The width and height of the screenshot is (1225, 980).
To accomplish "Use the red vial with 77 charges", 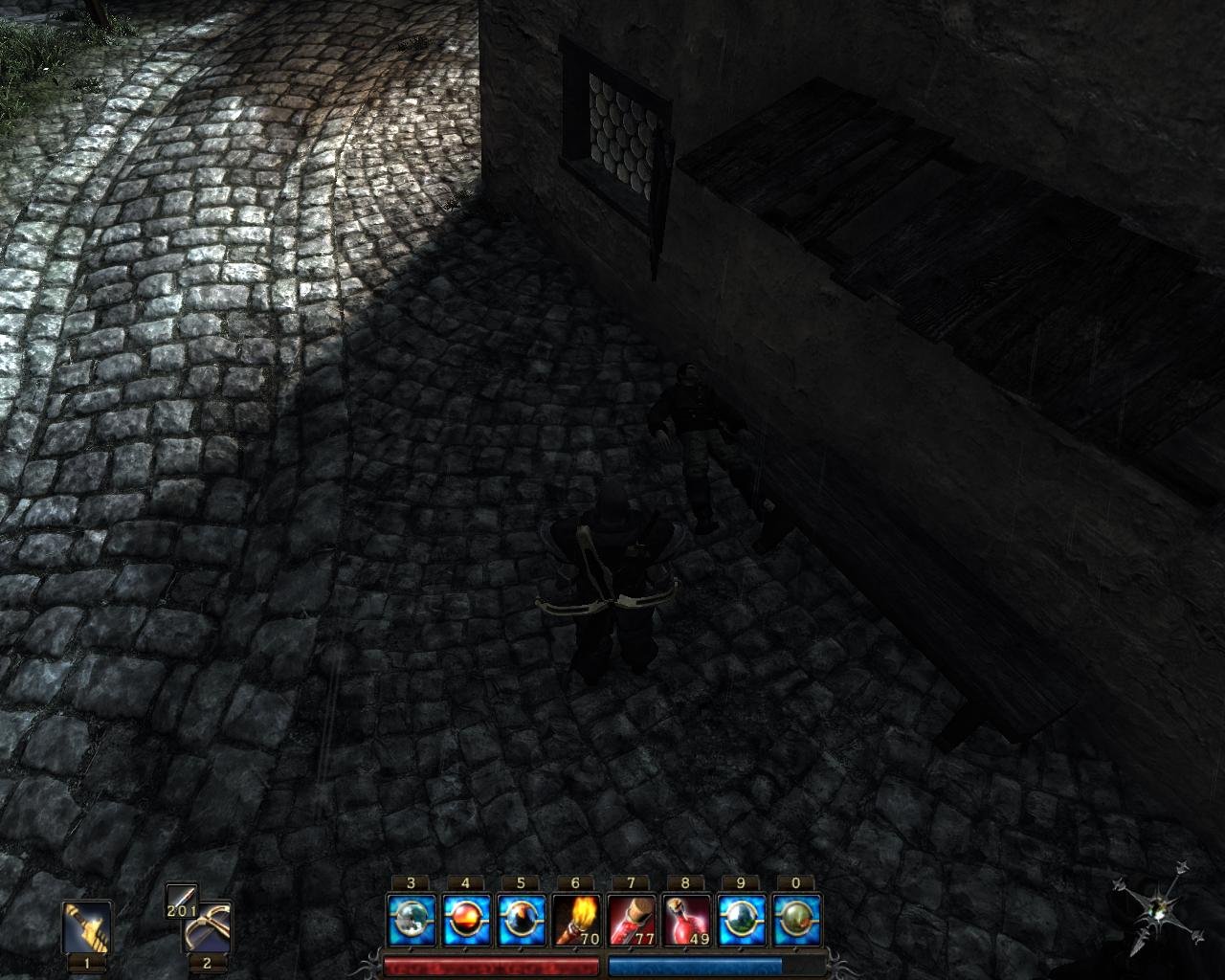I will pos(631,921).
